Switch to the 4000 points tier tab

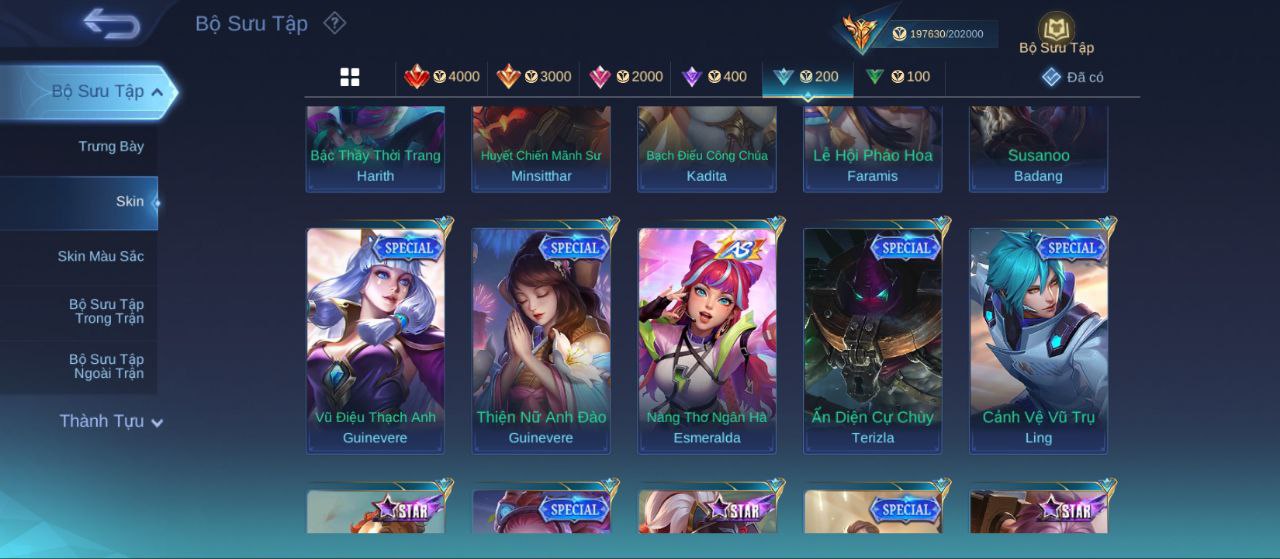(442, 77)
